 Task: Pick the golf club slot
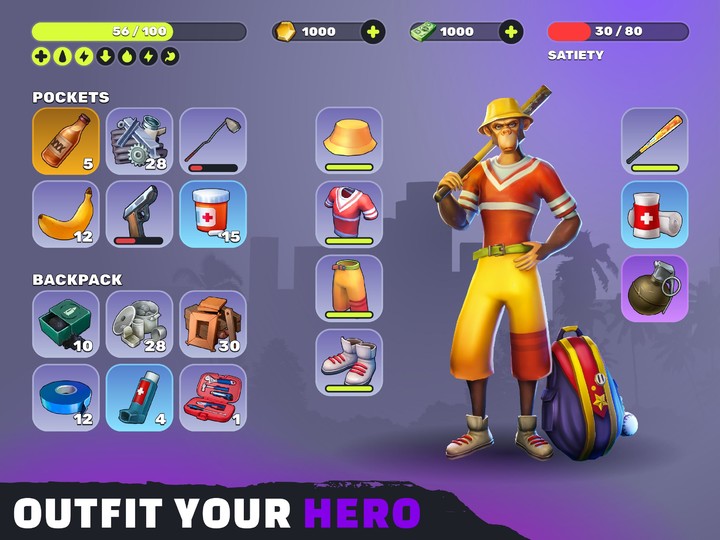[x=213, y=141]
